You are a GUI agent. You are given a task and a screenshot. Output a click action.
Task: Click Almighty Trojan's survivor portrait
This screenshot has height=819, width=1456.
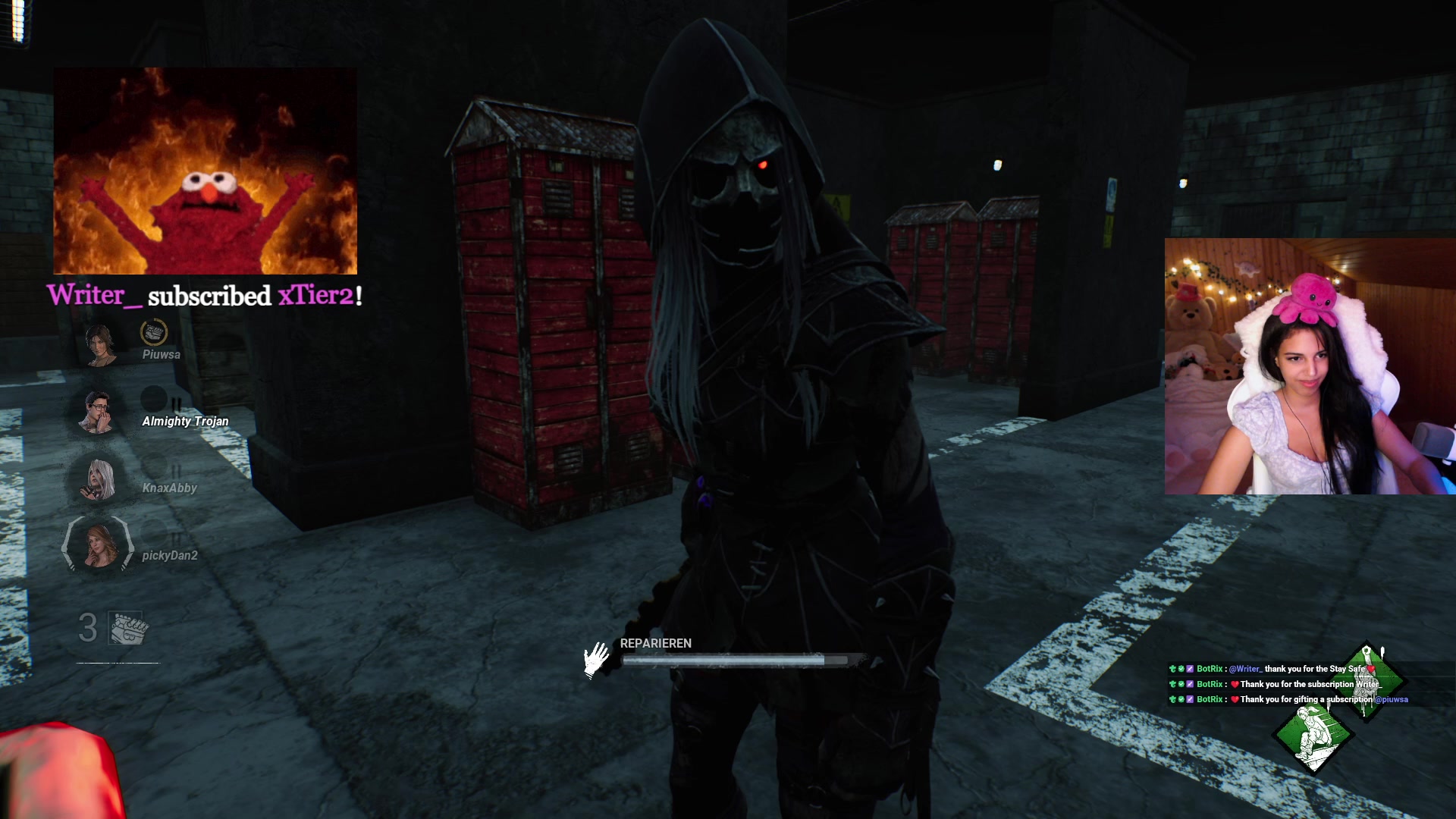97,413
